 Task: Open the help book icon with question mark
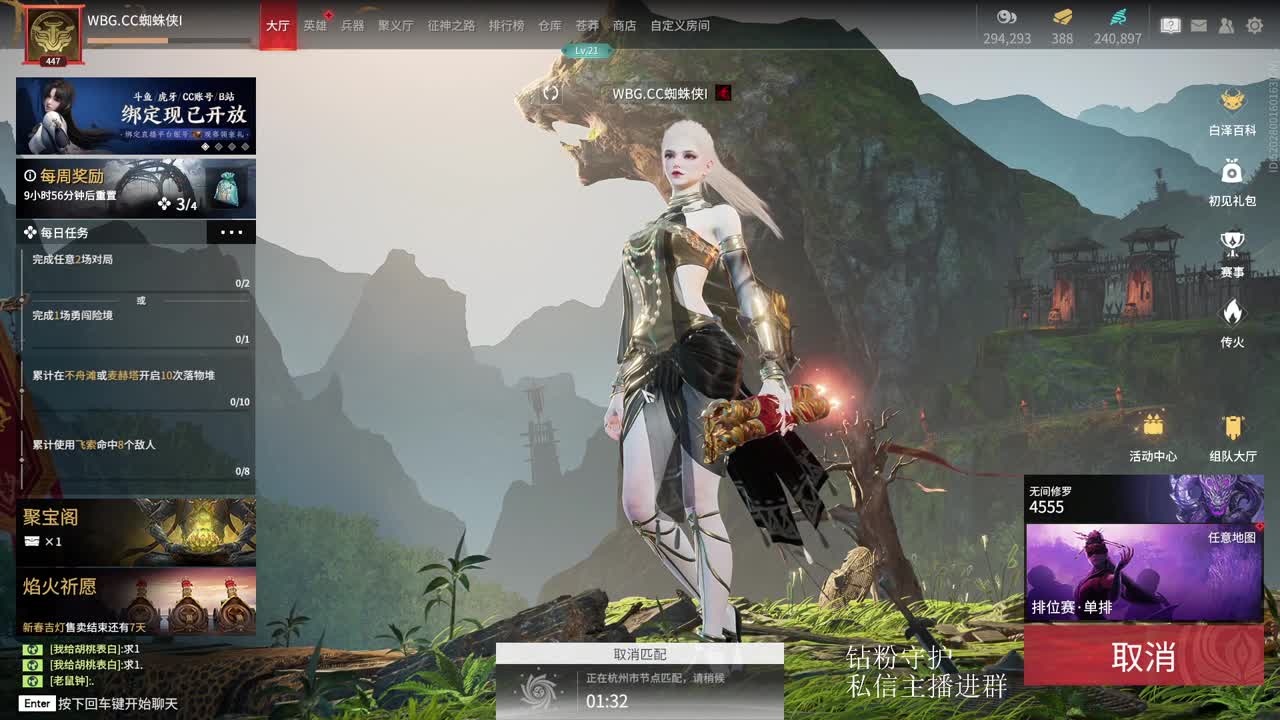click(1169, 25)
